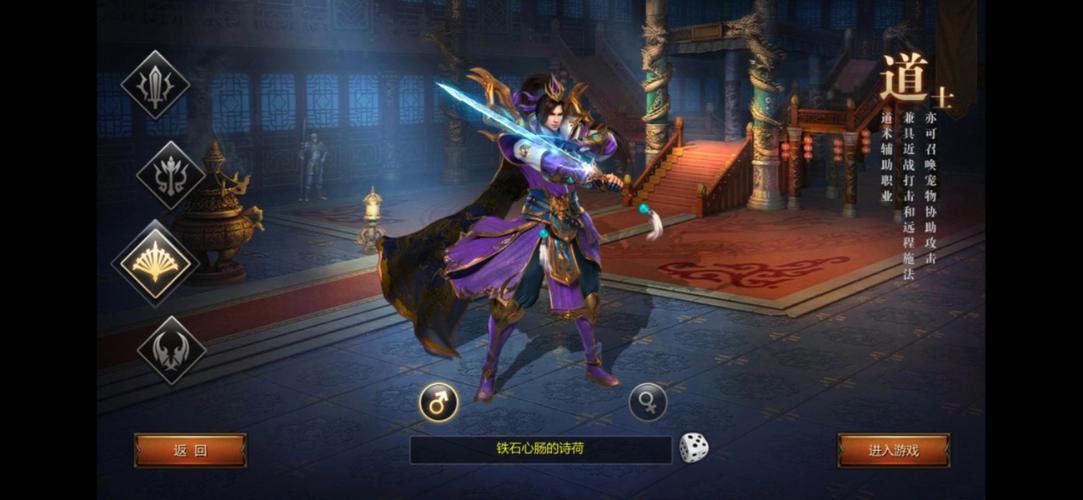1083x500 pixels.
Task: Choose the trident emblem class icon
Action: pyautogui.click(x=170, y=175)
